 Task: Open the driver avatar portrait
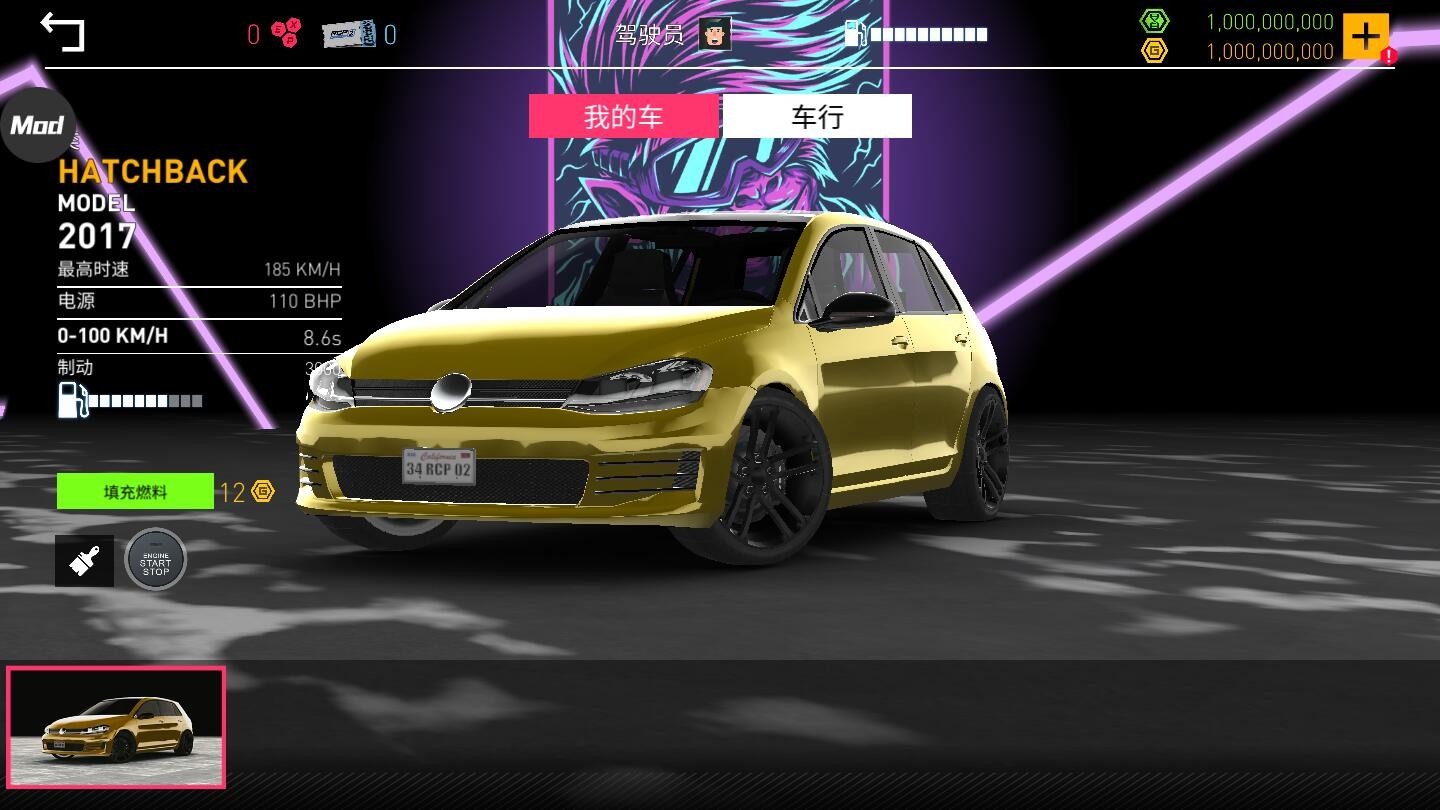point(716,33)
